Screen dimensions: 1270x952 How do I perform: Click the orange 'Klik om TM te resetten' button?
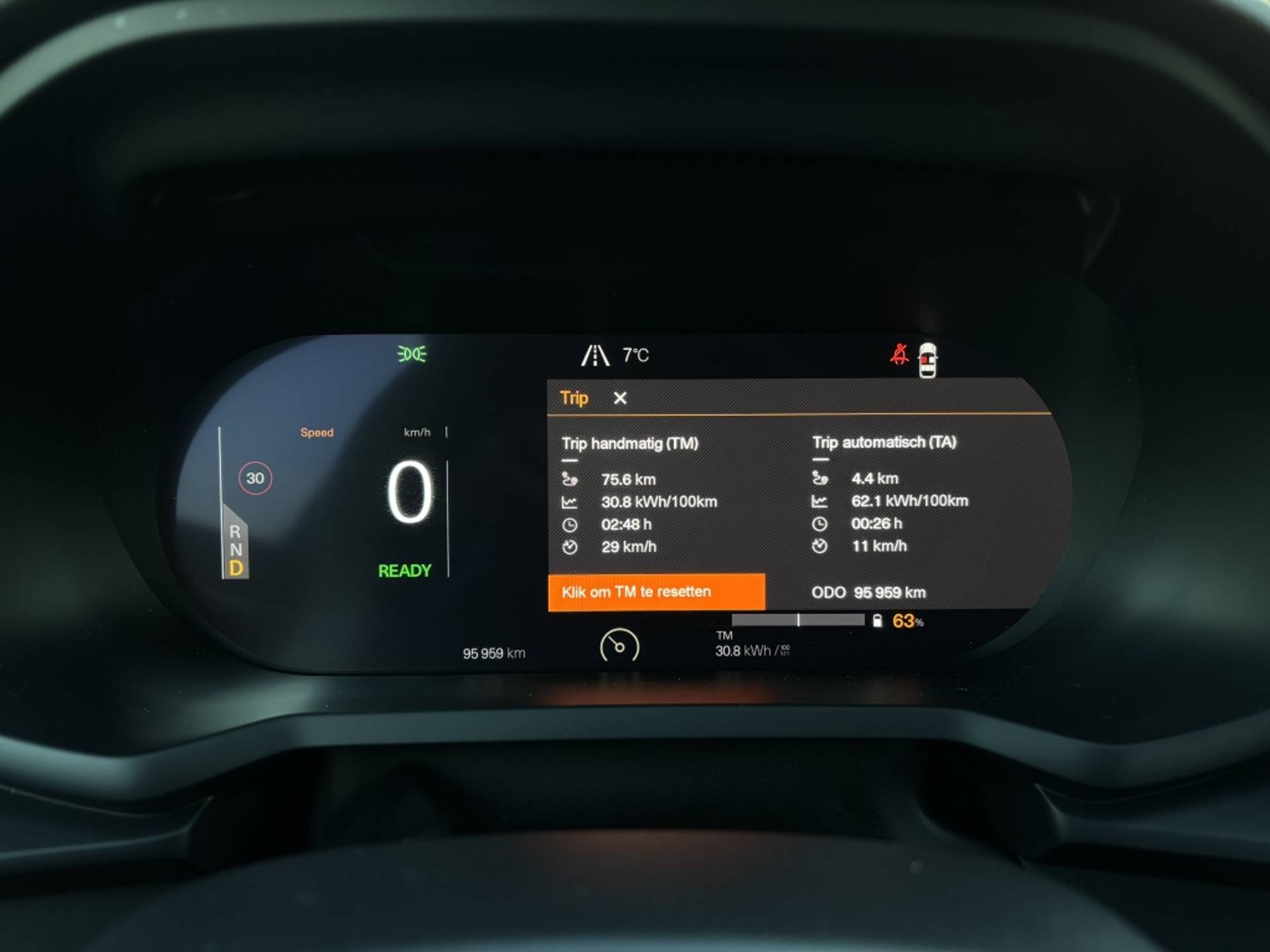coord(656,592)
